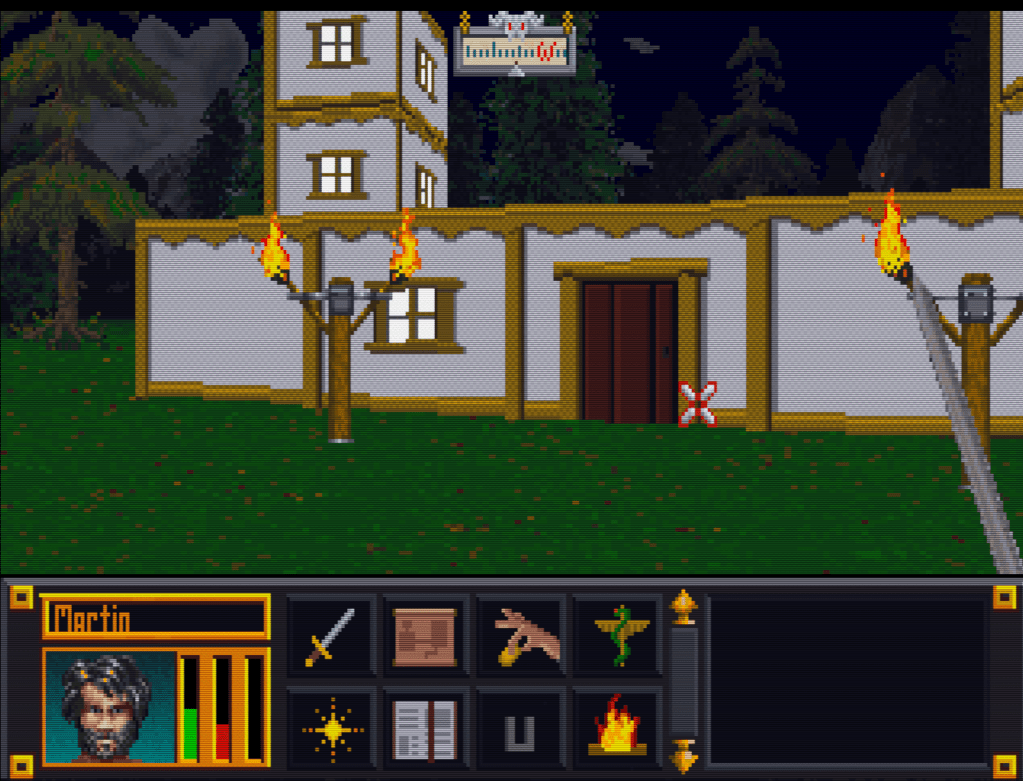The height and width of the screenshot is (781, 1023).
Task: Open the automap parchment icon
Action: point(425,637)
